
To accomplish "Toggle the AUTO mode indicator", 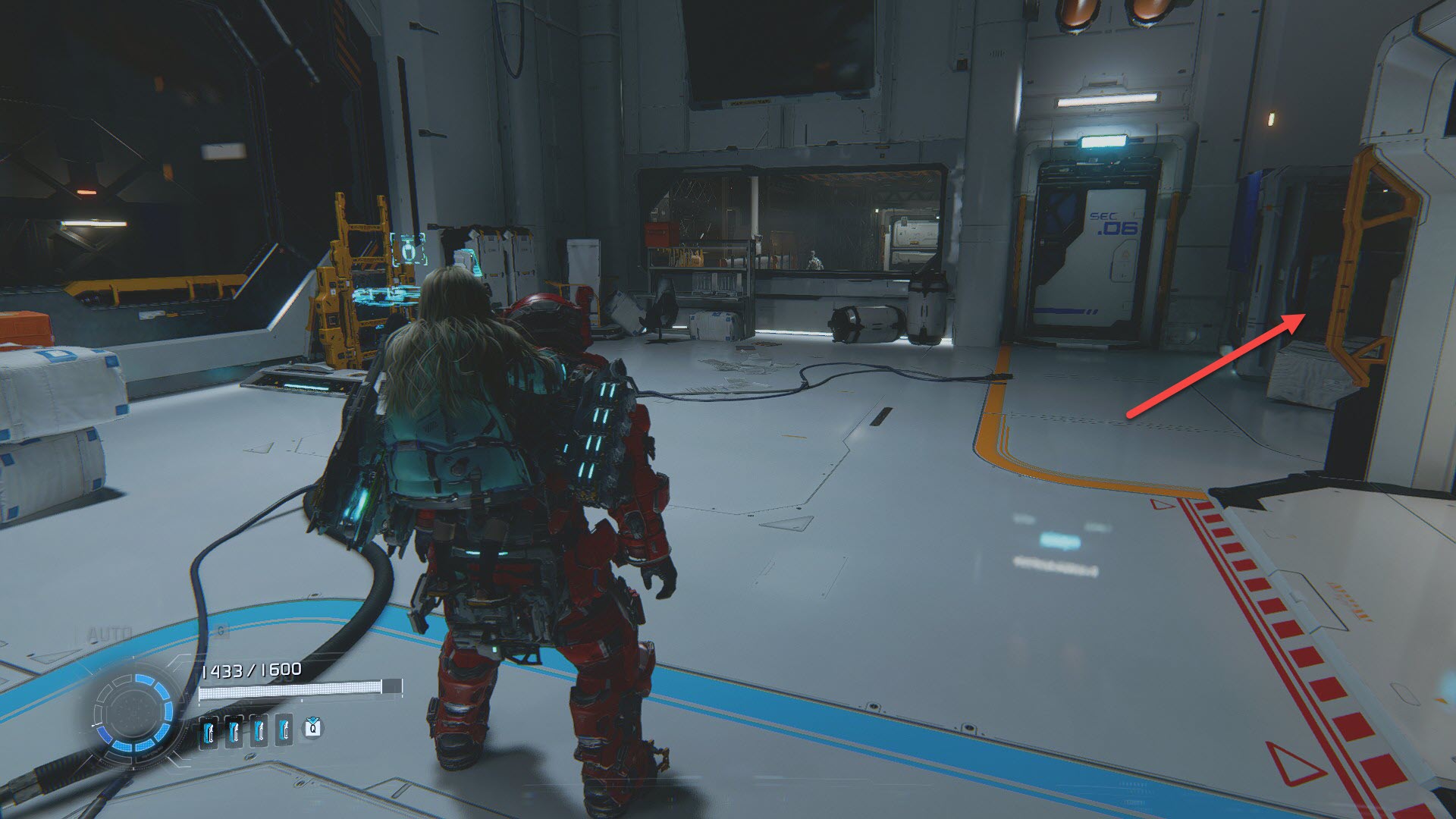I will click(110, 633).
